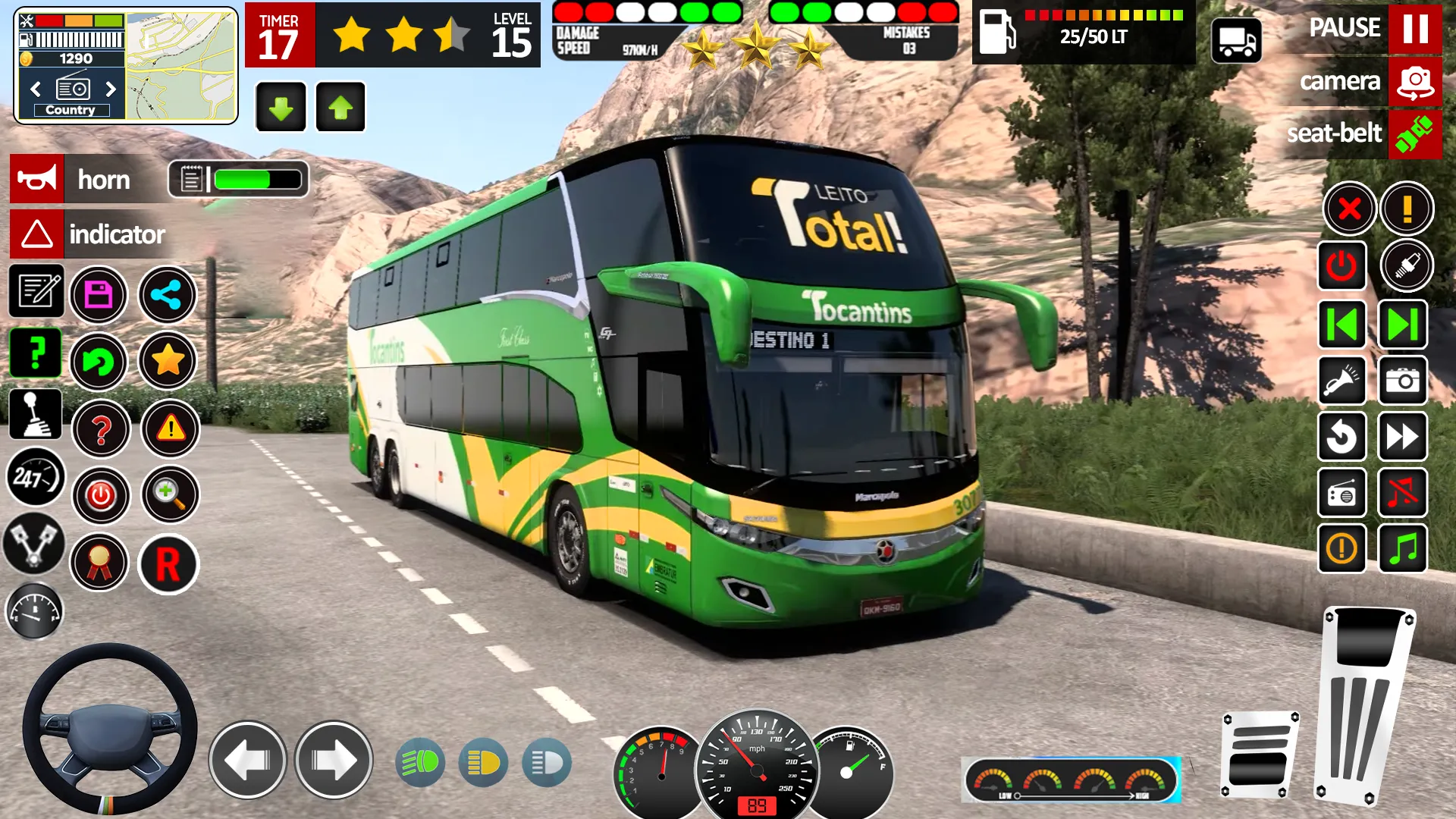Turn on the hazard indicator
The height and width of the screenshot is (819, 1456).
37,234
